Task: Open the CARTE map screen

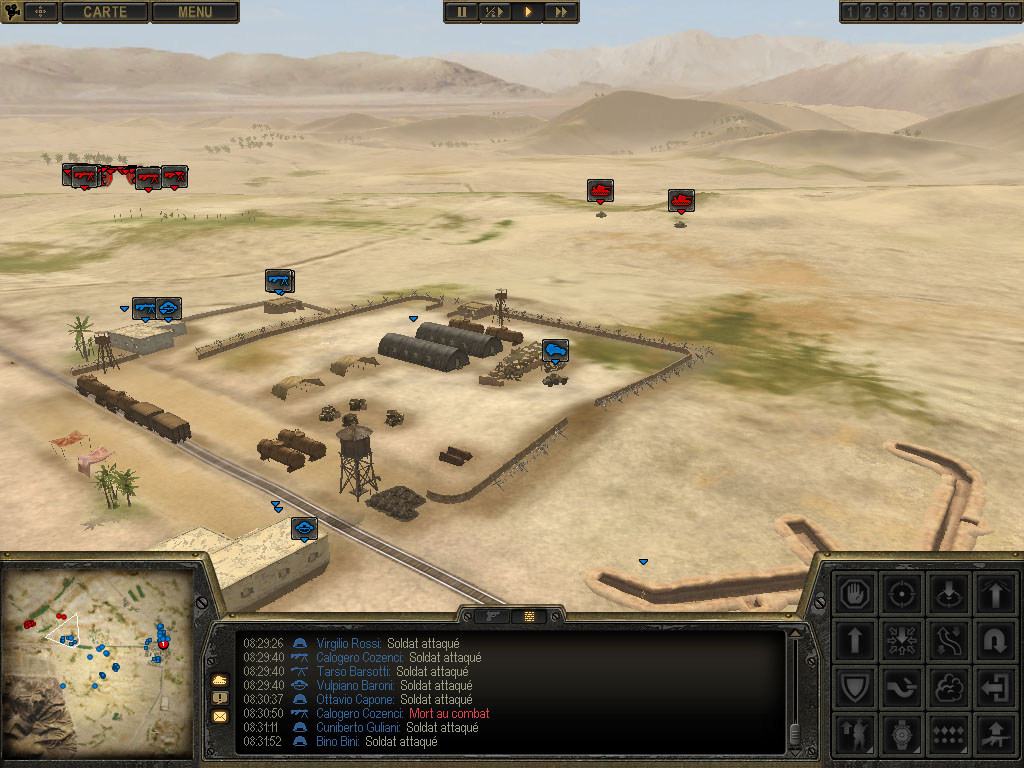Action: point(105,12)
